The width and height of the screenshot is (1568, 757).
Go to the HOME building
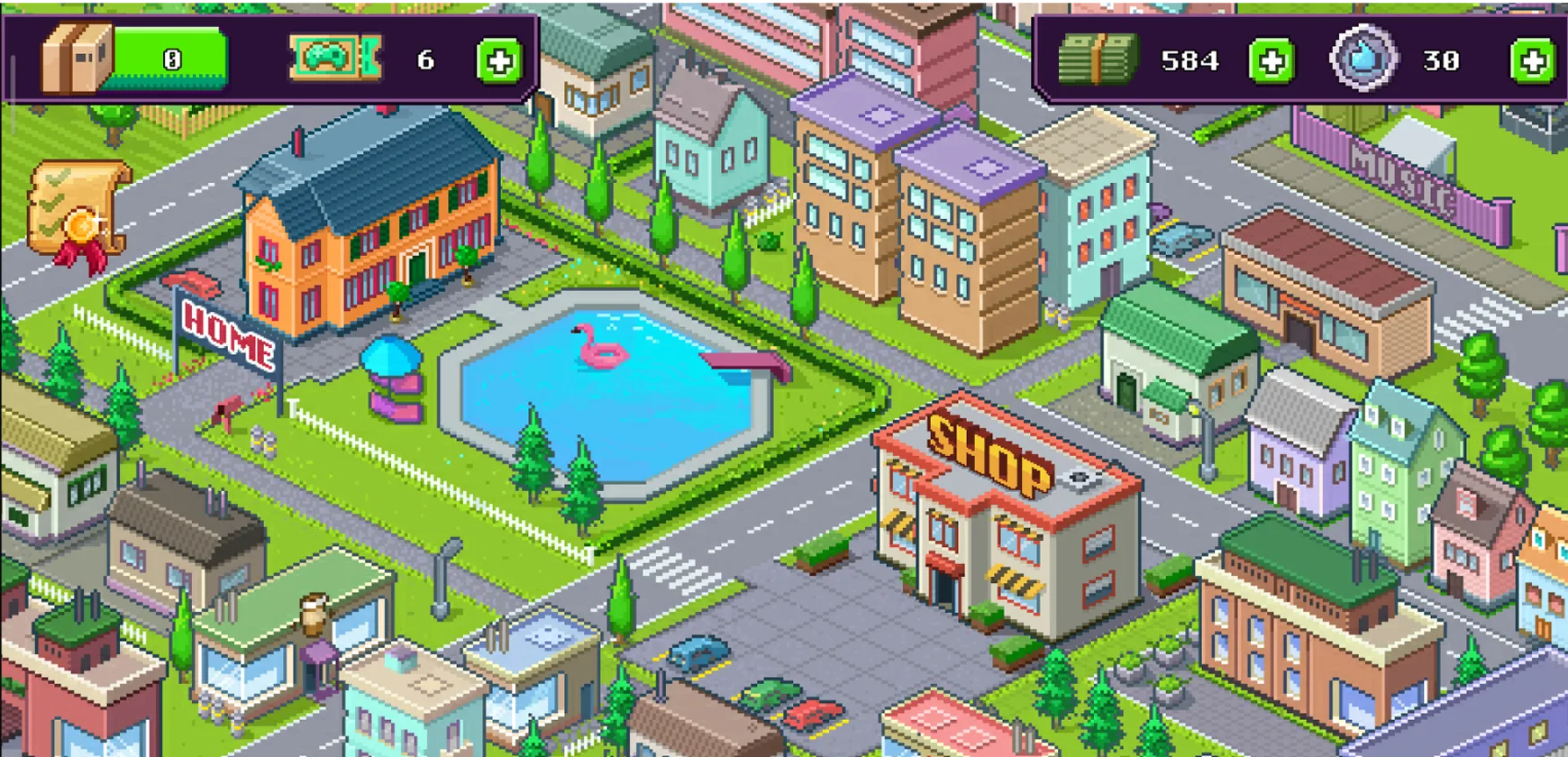pyautogui.click(x=369, y=234)
